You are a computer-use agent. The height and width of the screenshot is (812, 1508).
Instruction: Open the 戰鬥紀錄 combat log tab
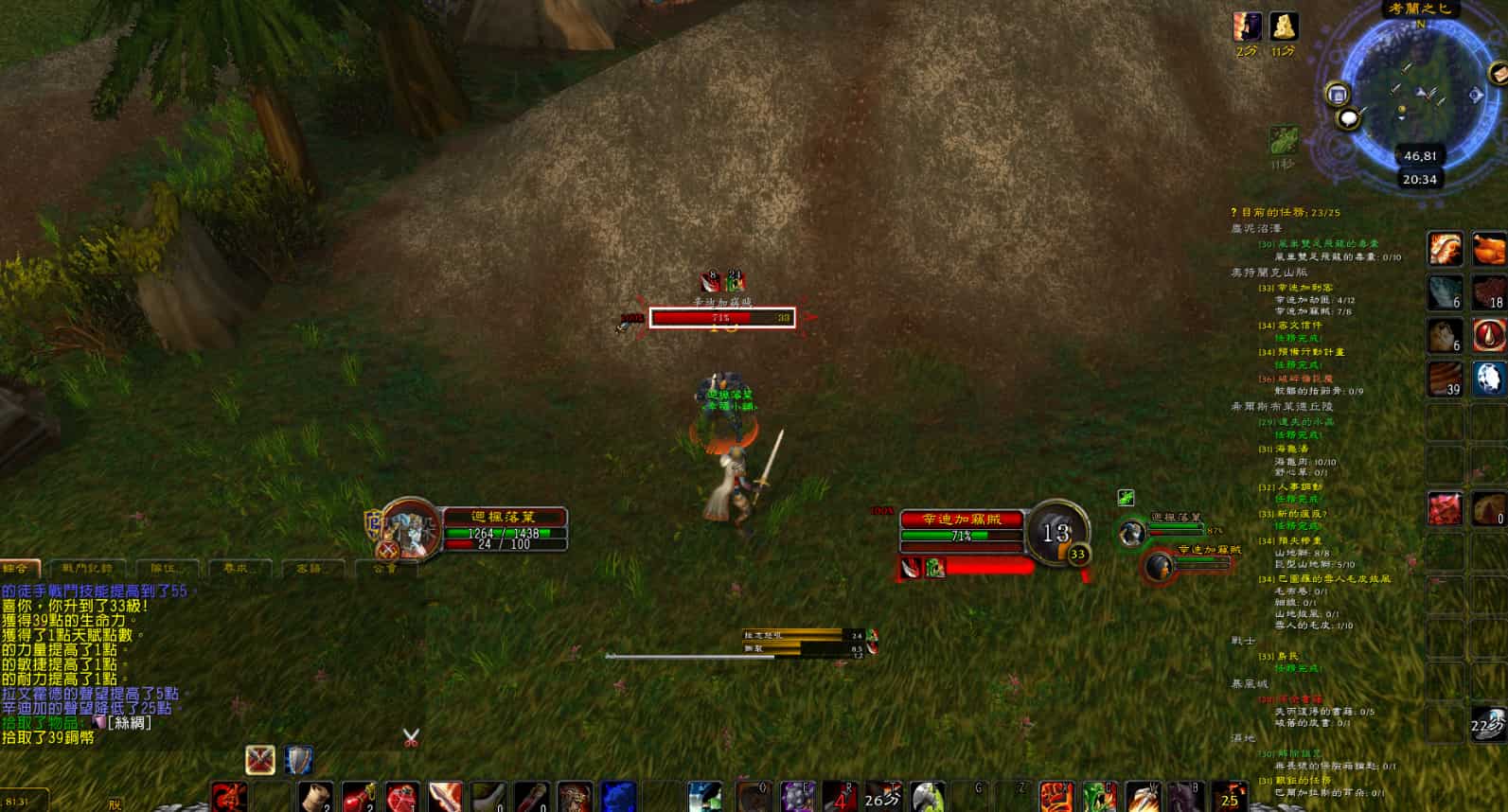87,569
